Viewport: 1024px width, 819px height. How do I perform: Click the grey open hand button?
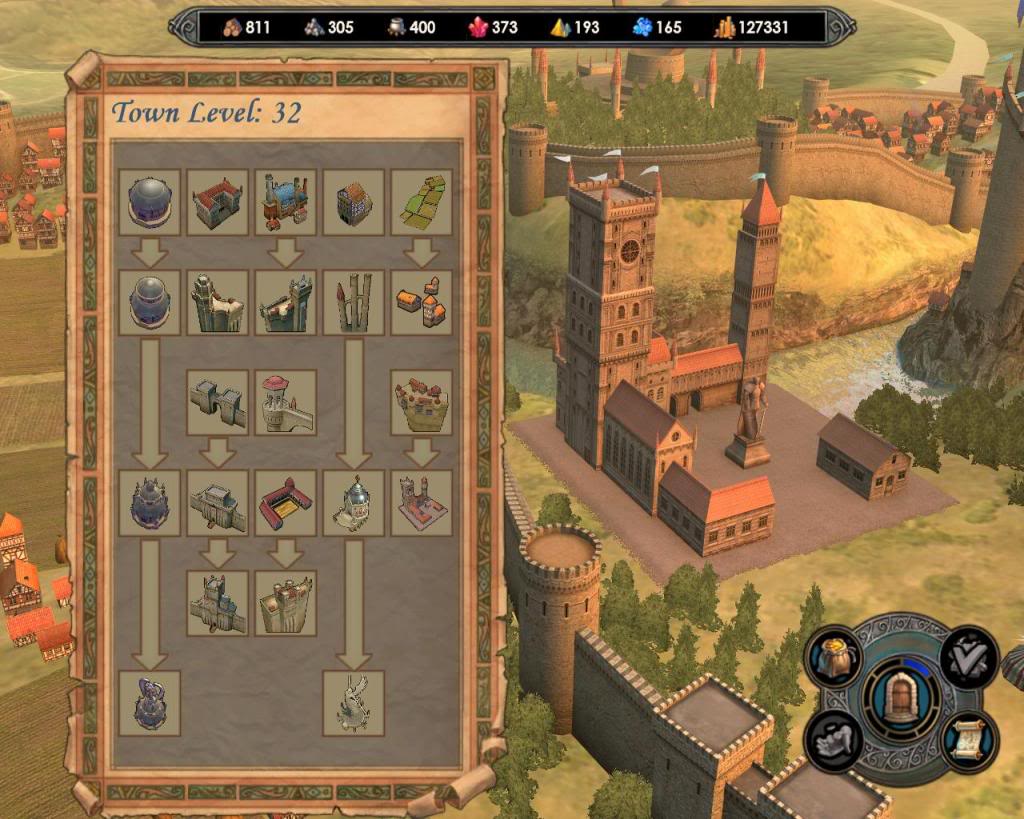coord(834,741)
